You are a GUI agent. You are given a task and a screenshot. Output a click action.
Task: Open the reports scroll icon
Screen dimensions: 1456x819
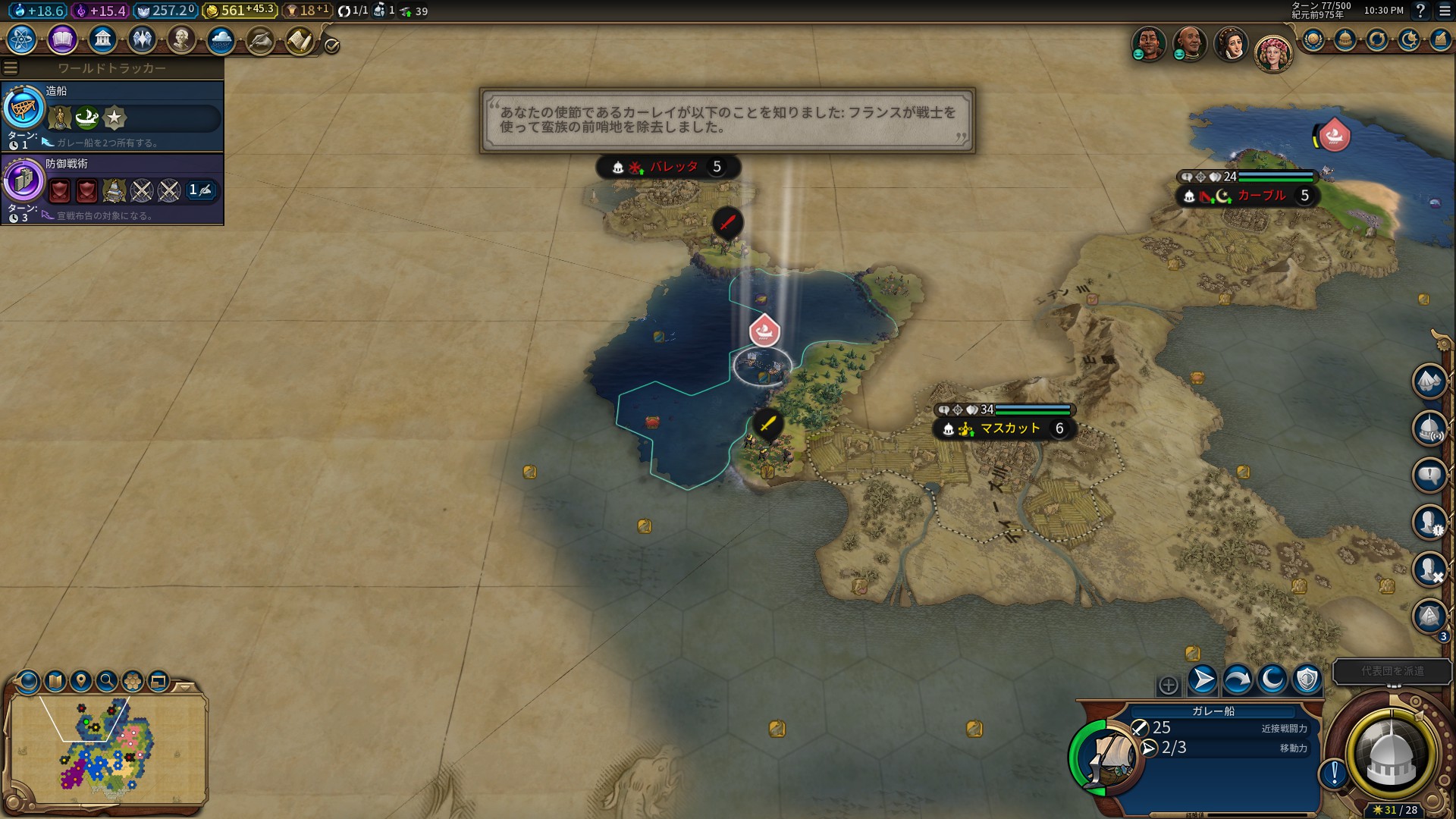(x=300, y=41)
